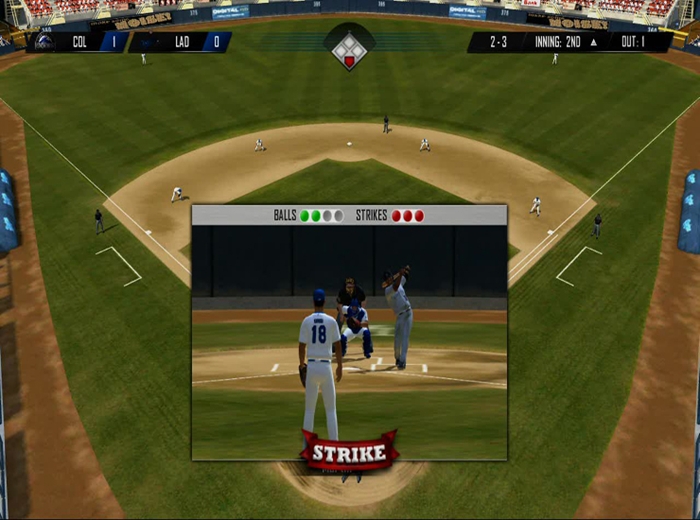Click the base runner diamond indicator
Viewport: 700px width, 520px height.
click(x=349, y=49)
